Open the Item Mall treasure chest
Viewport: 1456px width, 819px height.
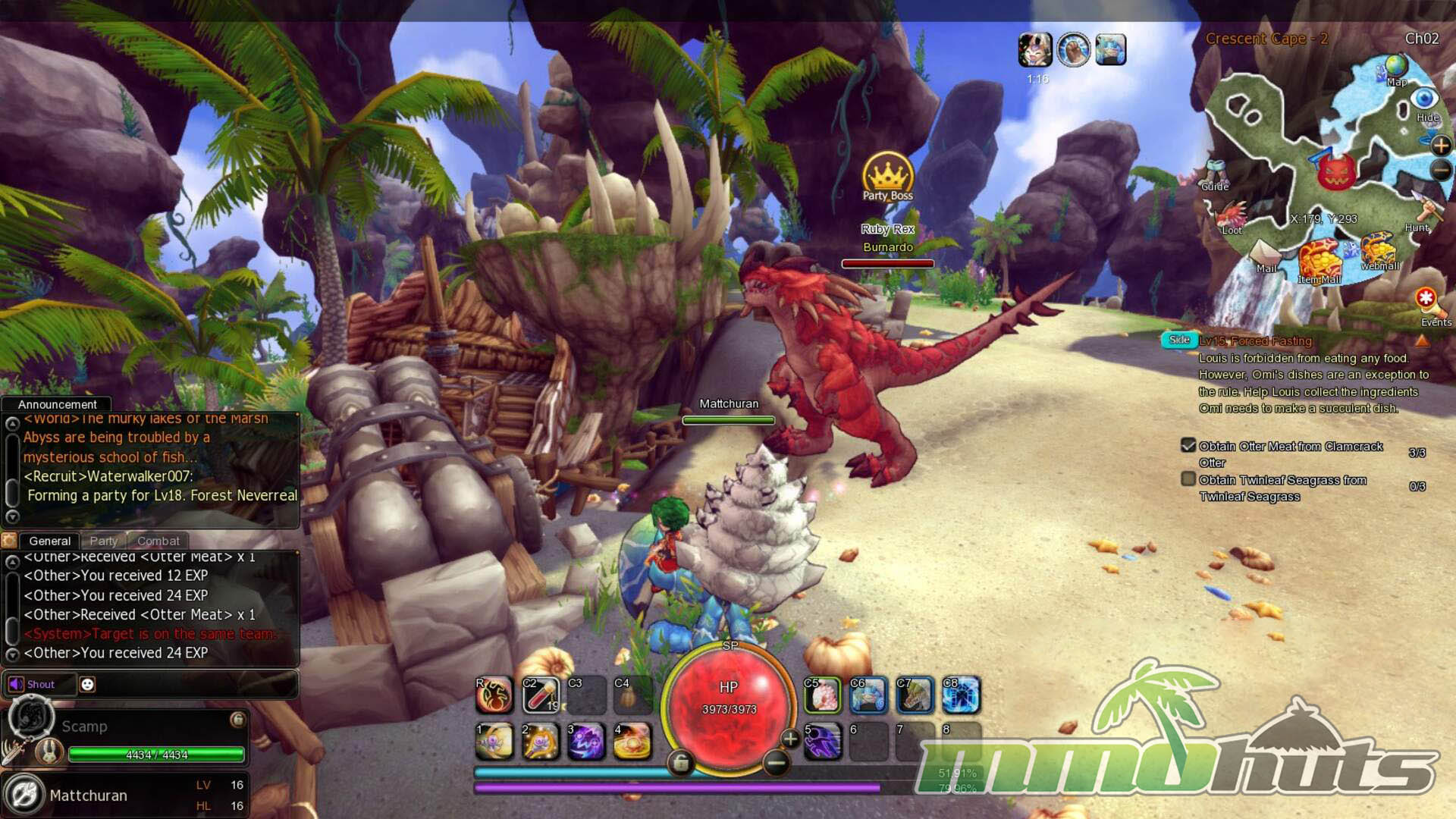1319,260
